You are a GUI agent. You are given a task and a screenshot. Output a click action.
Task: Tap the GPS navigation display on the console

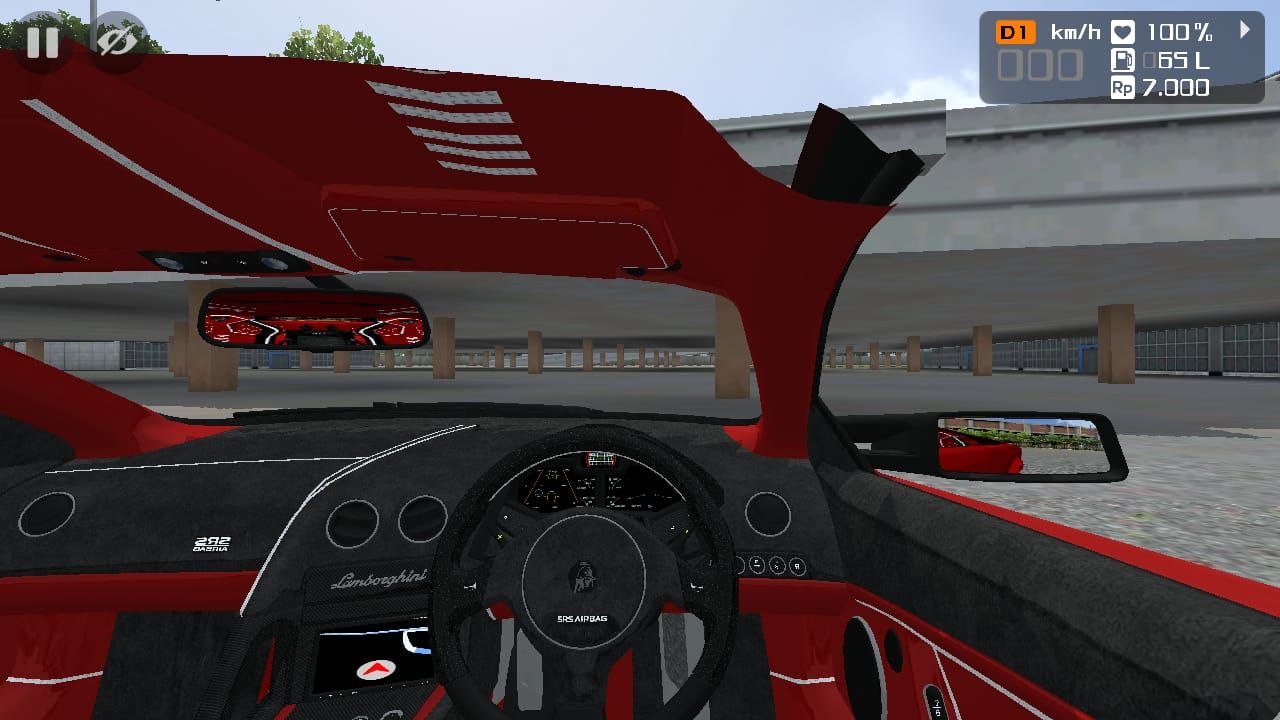click(x=375, y=660)
